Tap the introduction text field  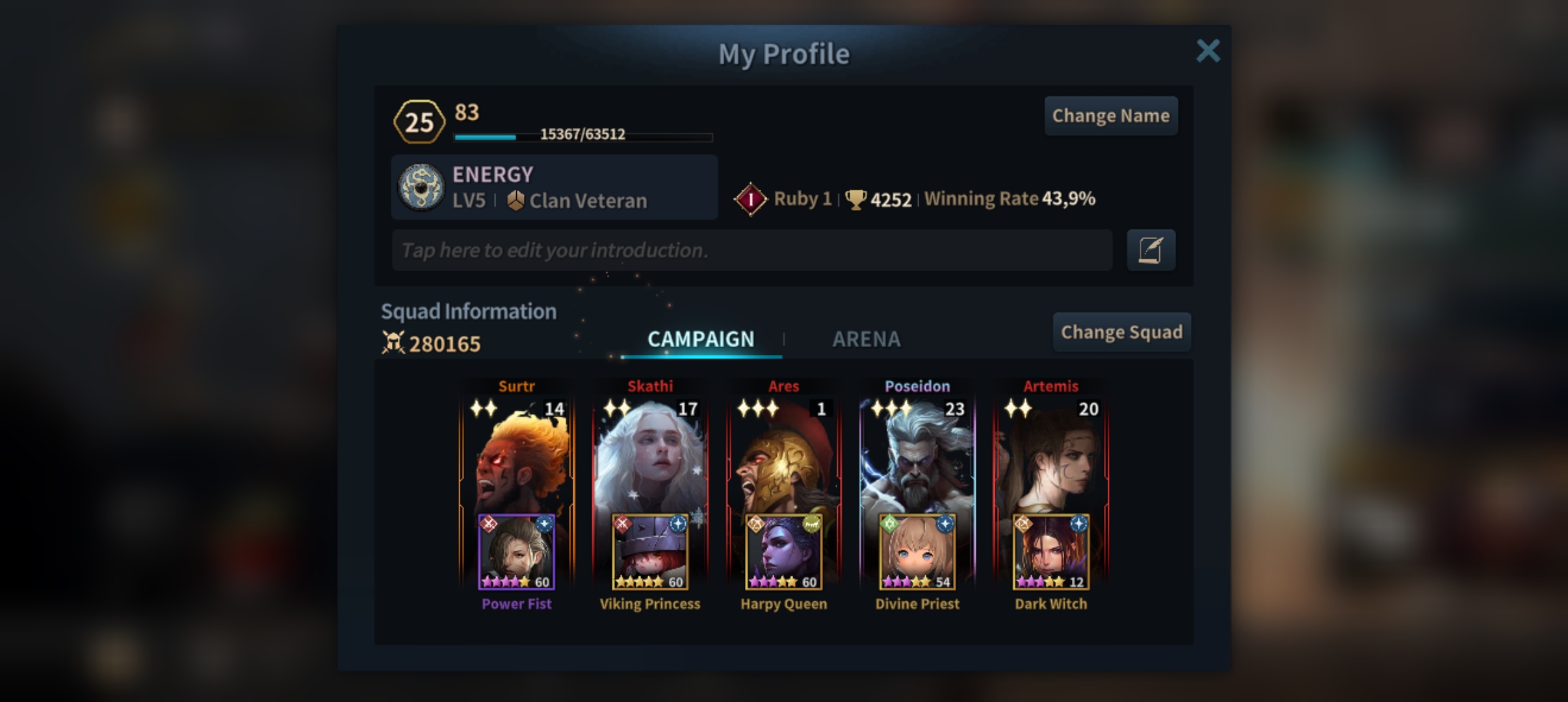(x=751, y=250)
